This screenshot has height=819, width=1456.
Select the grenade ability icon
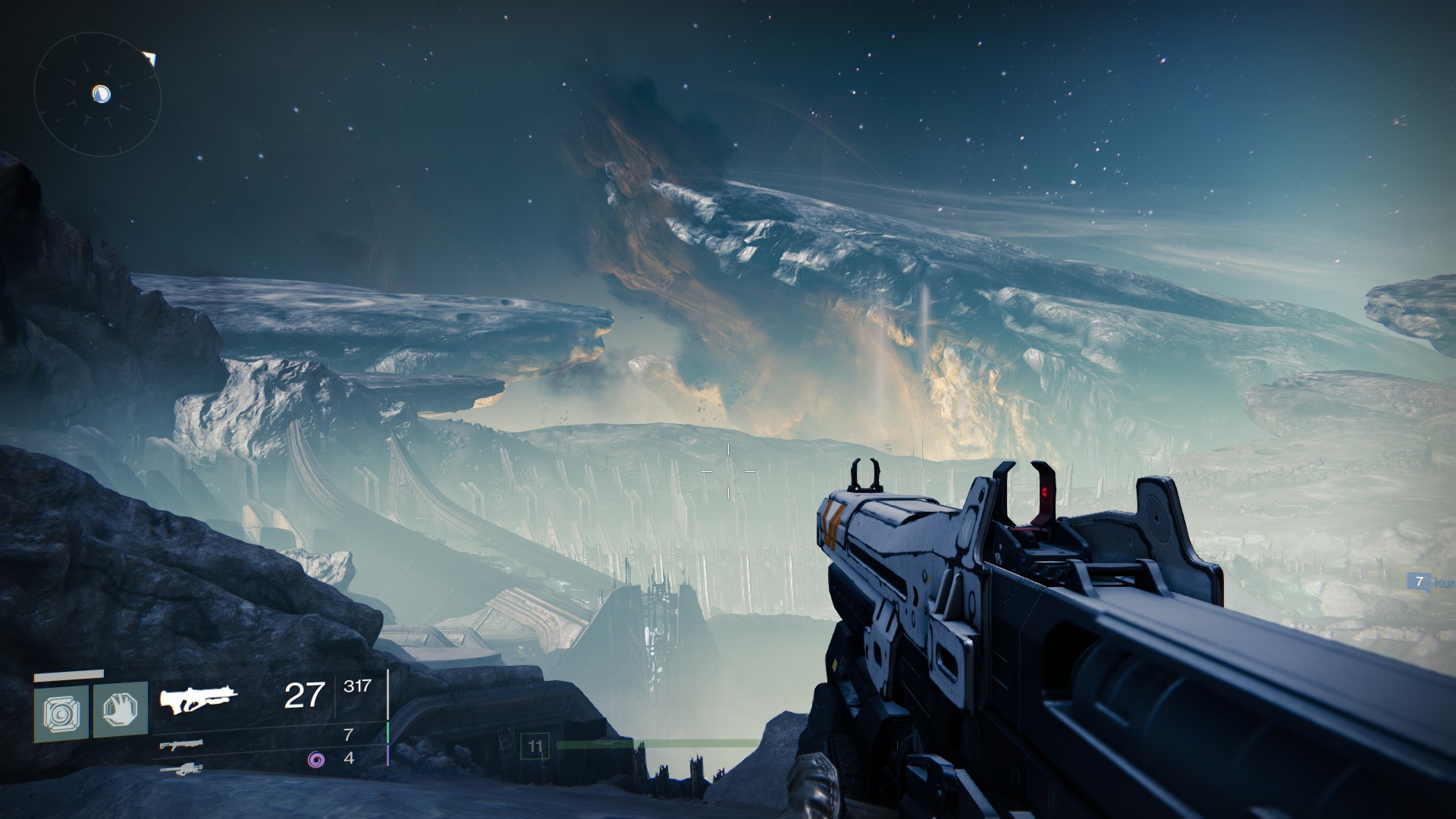click(61, 711)
